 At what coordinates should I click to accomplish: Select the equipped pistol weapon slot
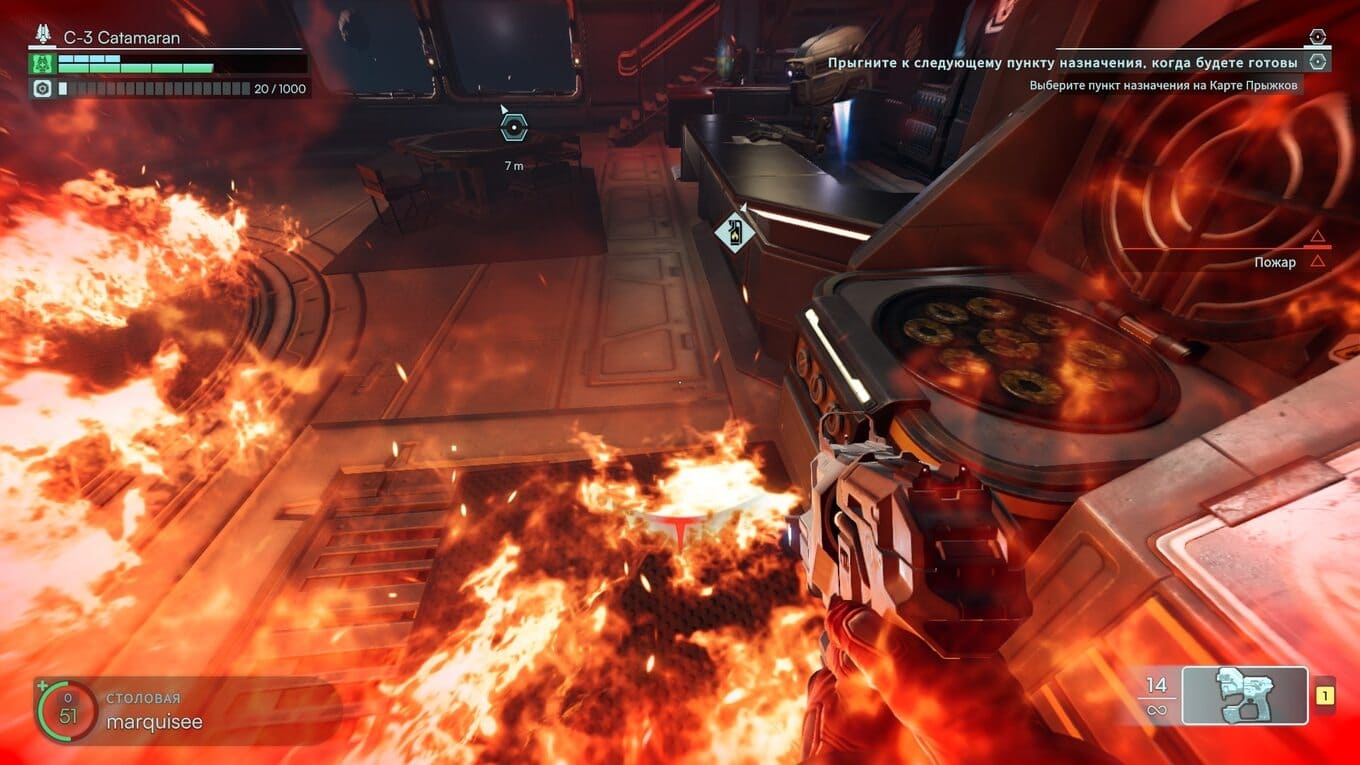(1244, 695)
